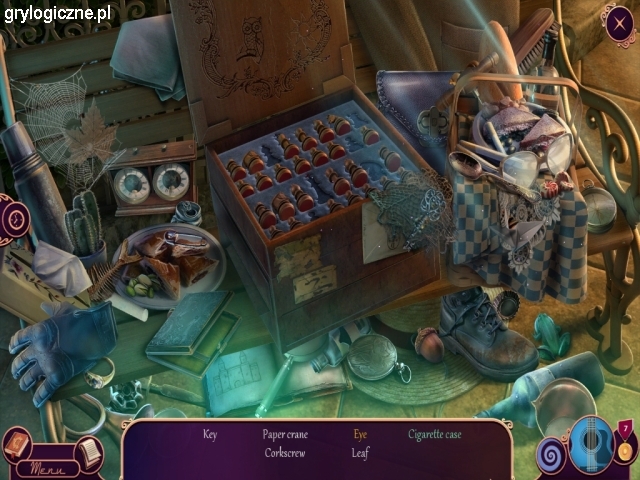Open the gold coin collectibles icon
The height and width of the screenshot is (480, 640).
(623, 449)
